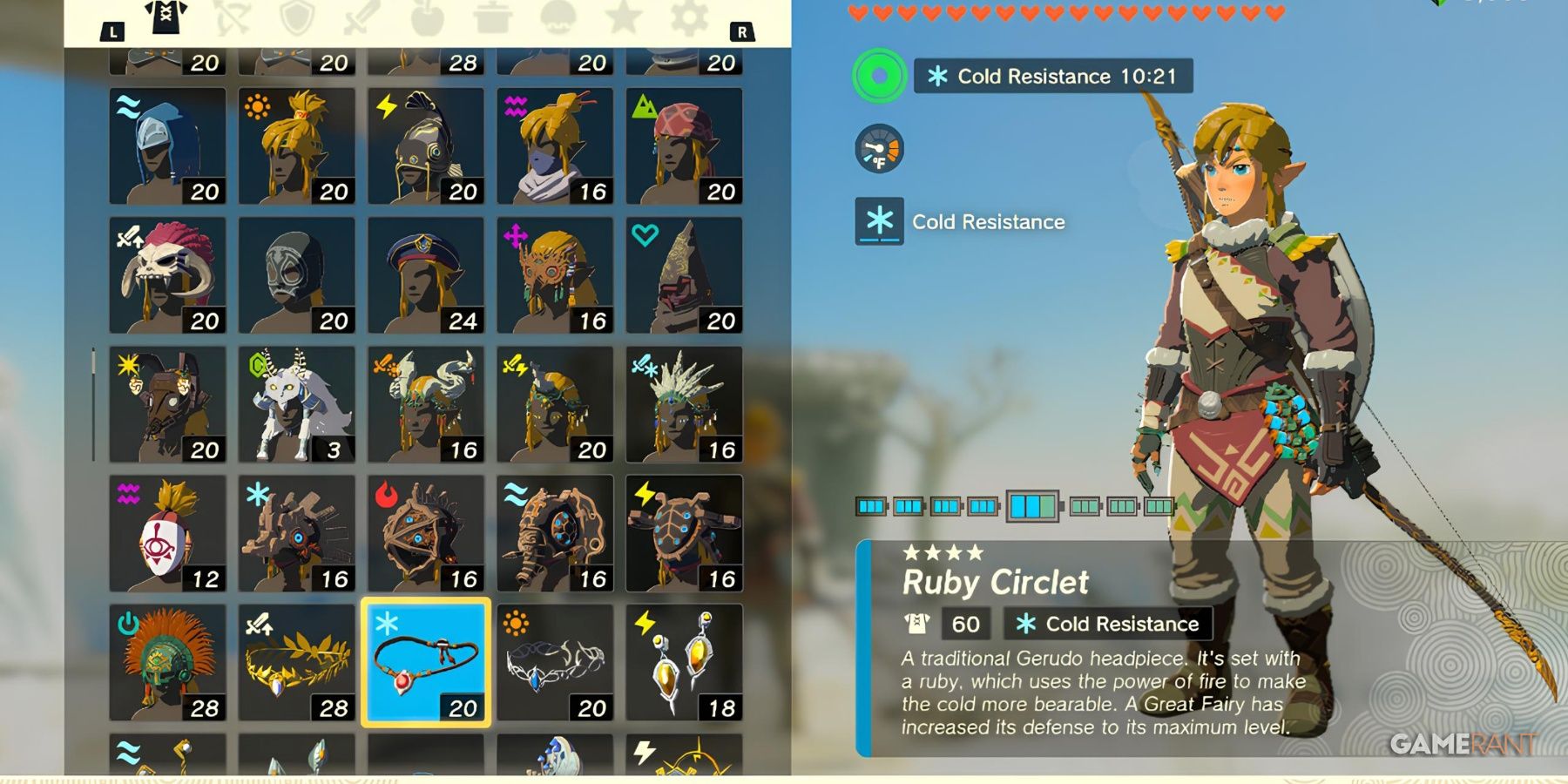Select the Sheikah mask armor piece

(166, 531)
